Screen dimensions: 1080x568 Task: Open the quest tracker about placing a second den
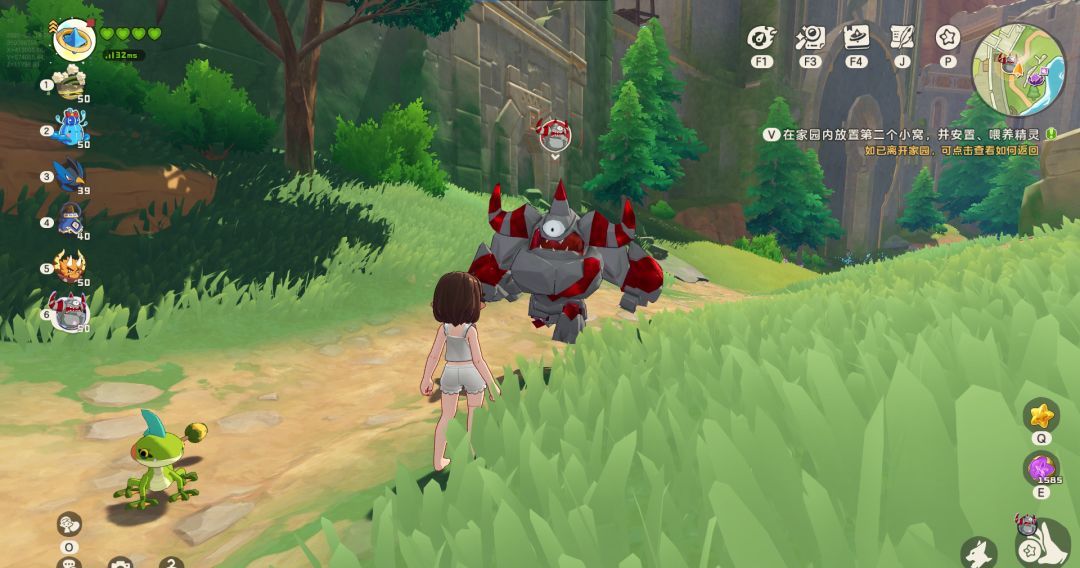pyautogui.click(x=908, y=133)
